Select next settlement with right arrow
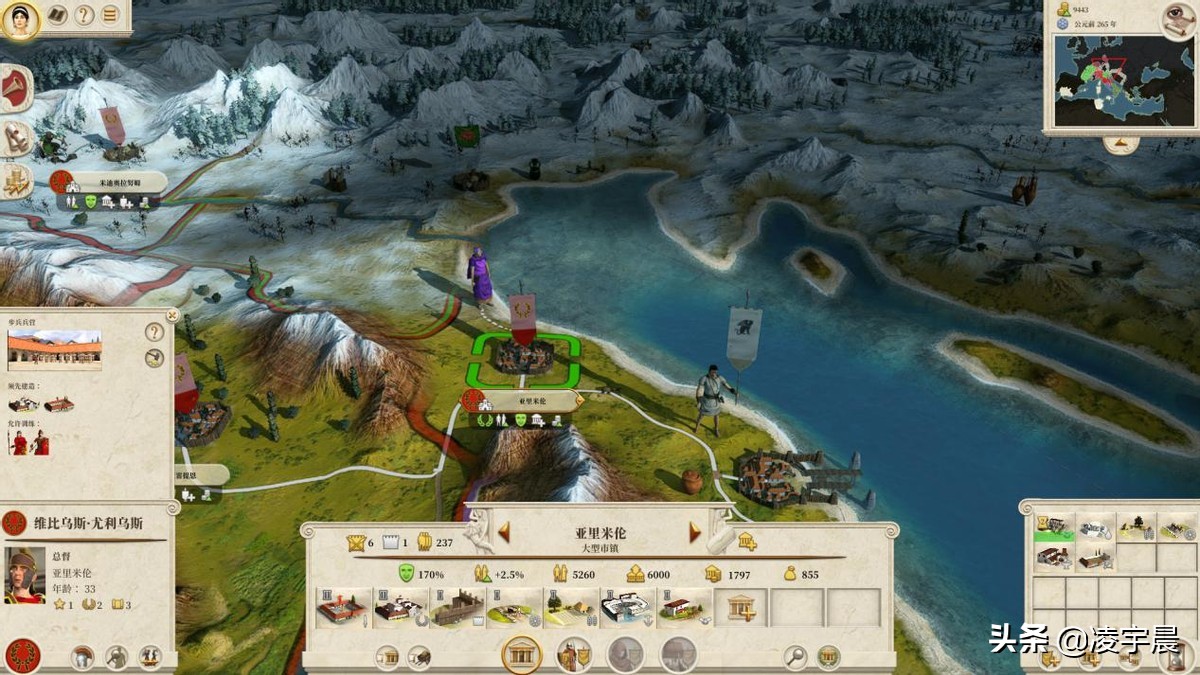The height and width of the screenshot is (675, 1200). tap(695, 533)
